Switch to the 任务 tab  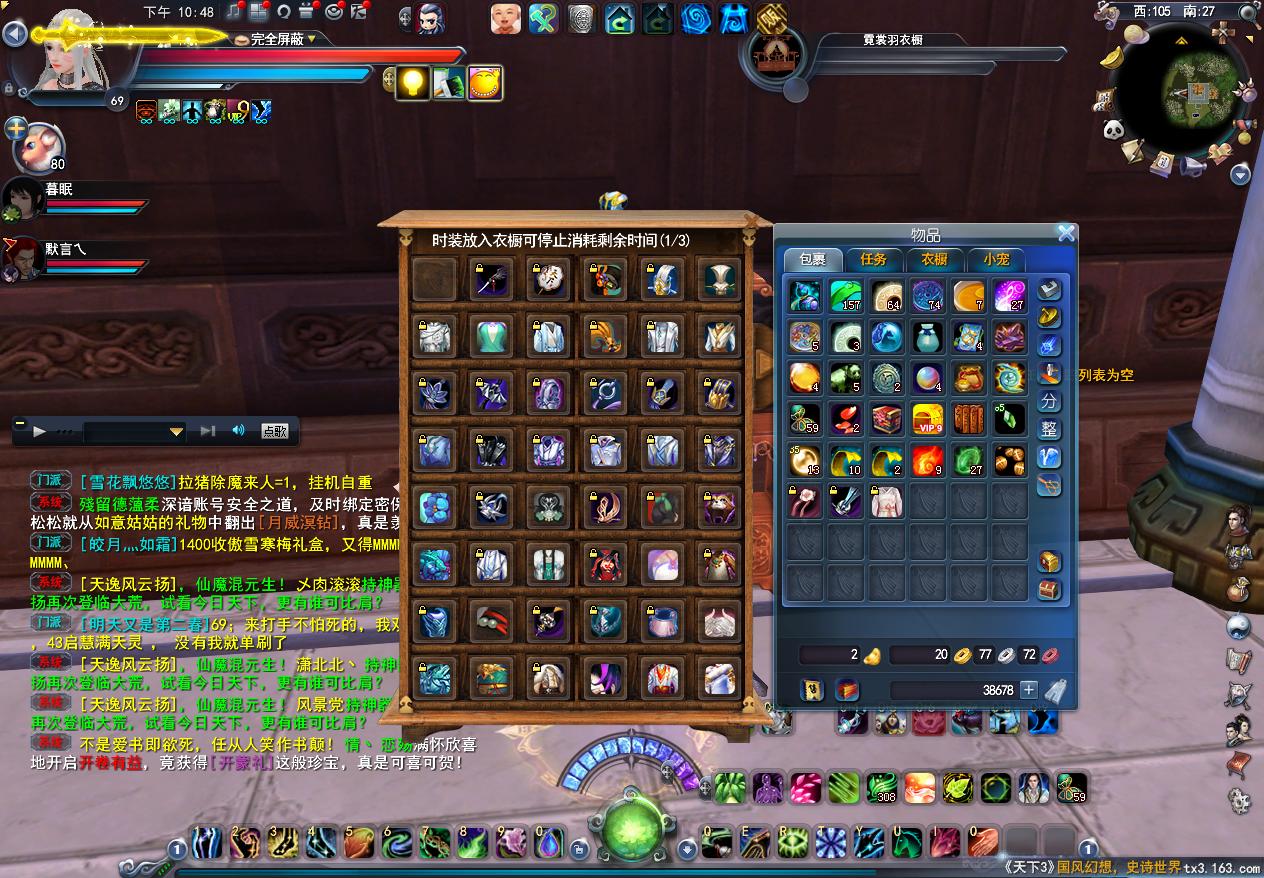873,259
